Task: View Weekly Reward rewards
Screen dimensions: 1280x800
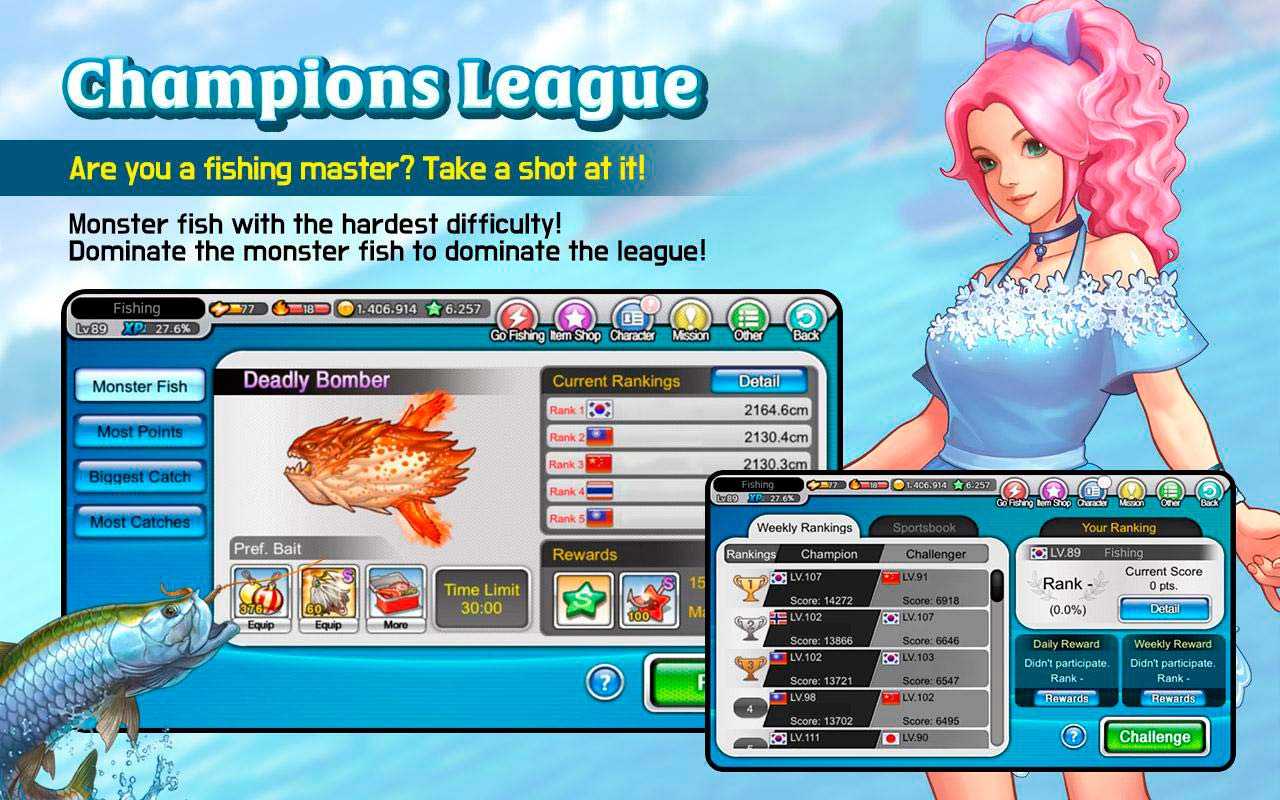Action: pyautogui.click(x=1172, y=699)
